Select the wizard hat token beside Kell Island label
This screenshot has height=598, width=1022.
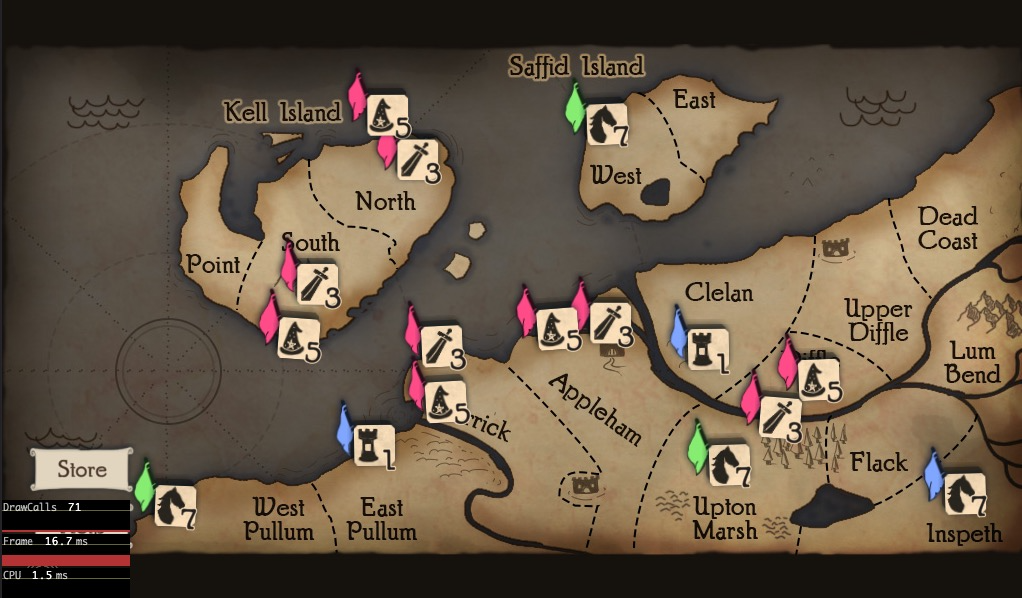tap(387, 115)
